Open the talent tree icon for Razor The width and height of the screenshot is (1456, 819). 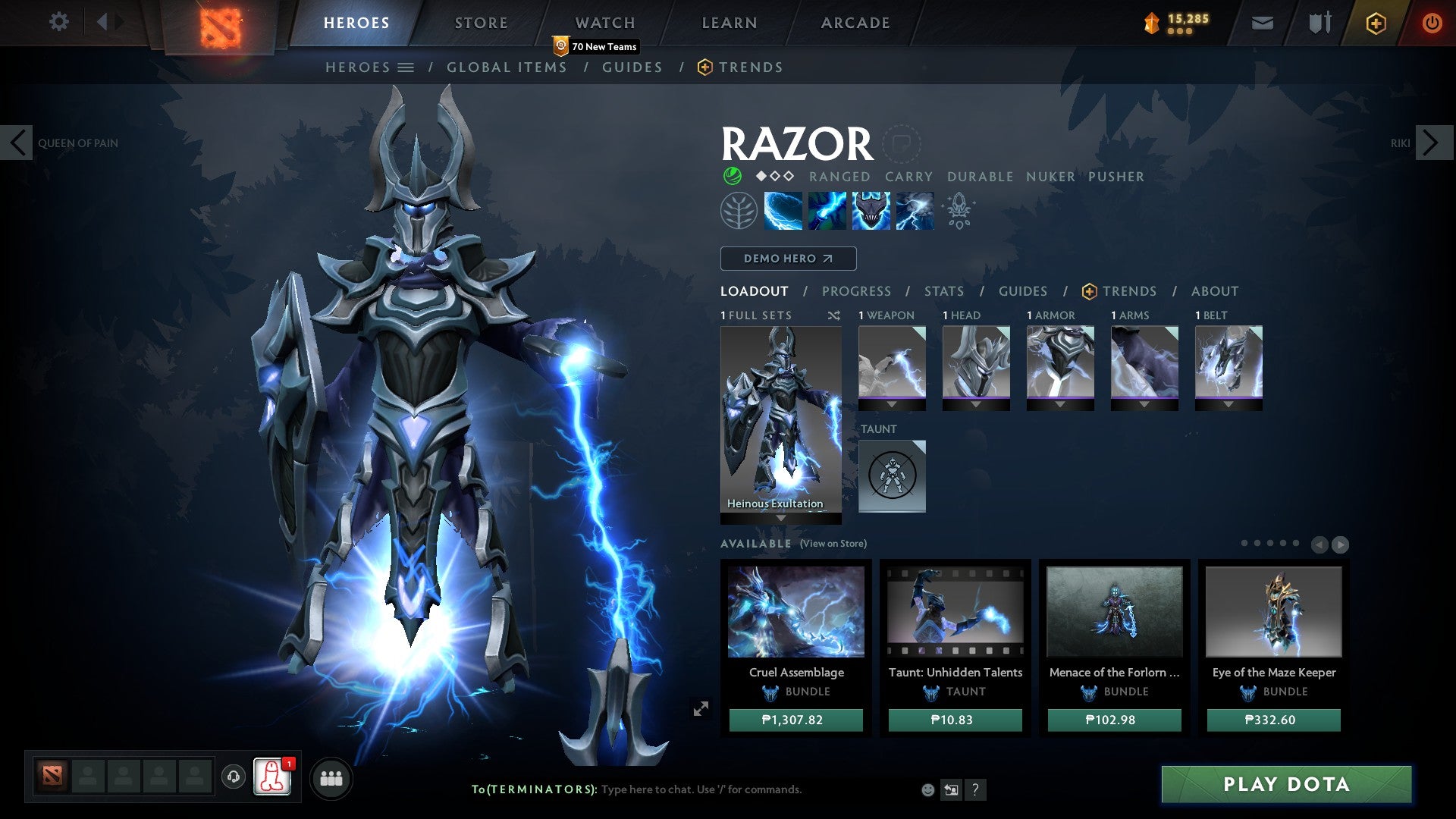pos(738,210)
